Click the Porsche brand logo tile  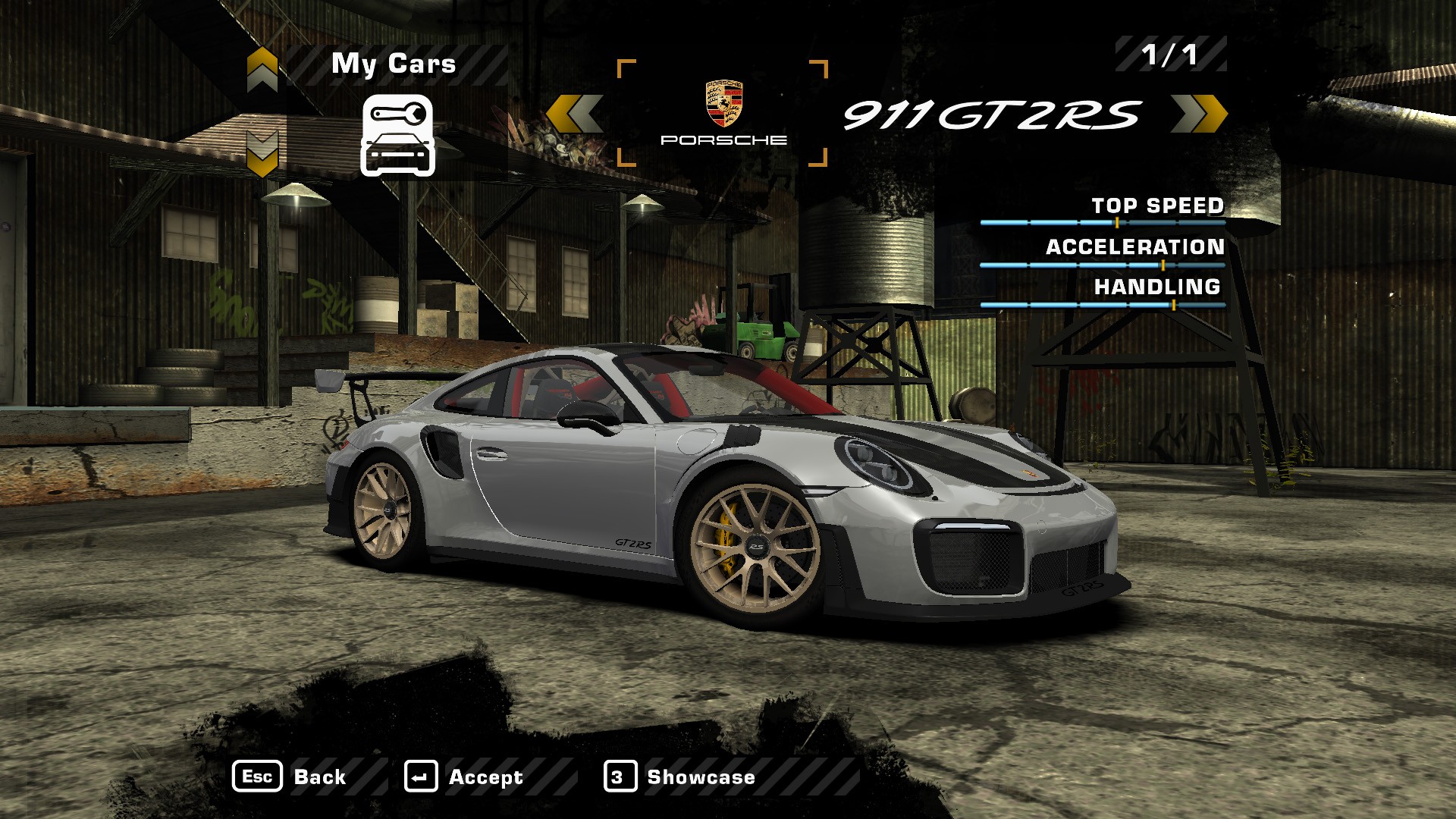click(x=723, y=114)
